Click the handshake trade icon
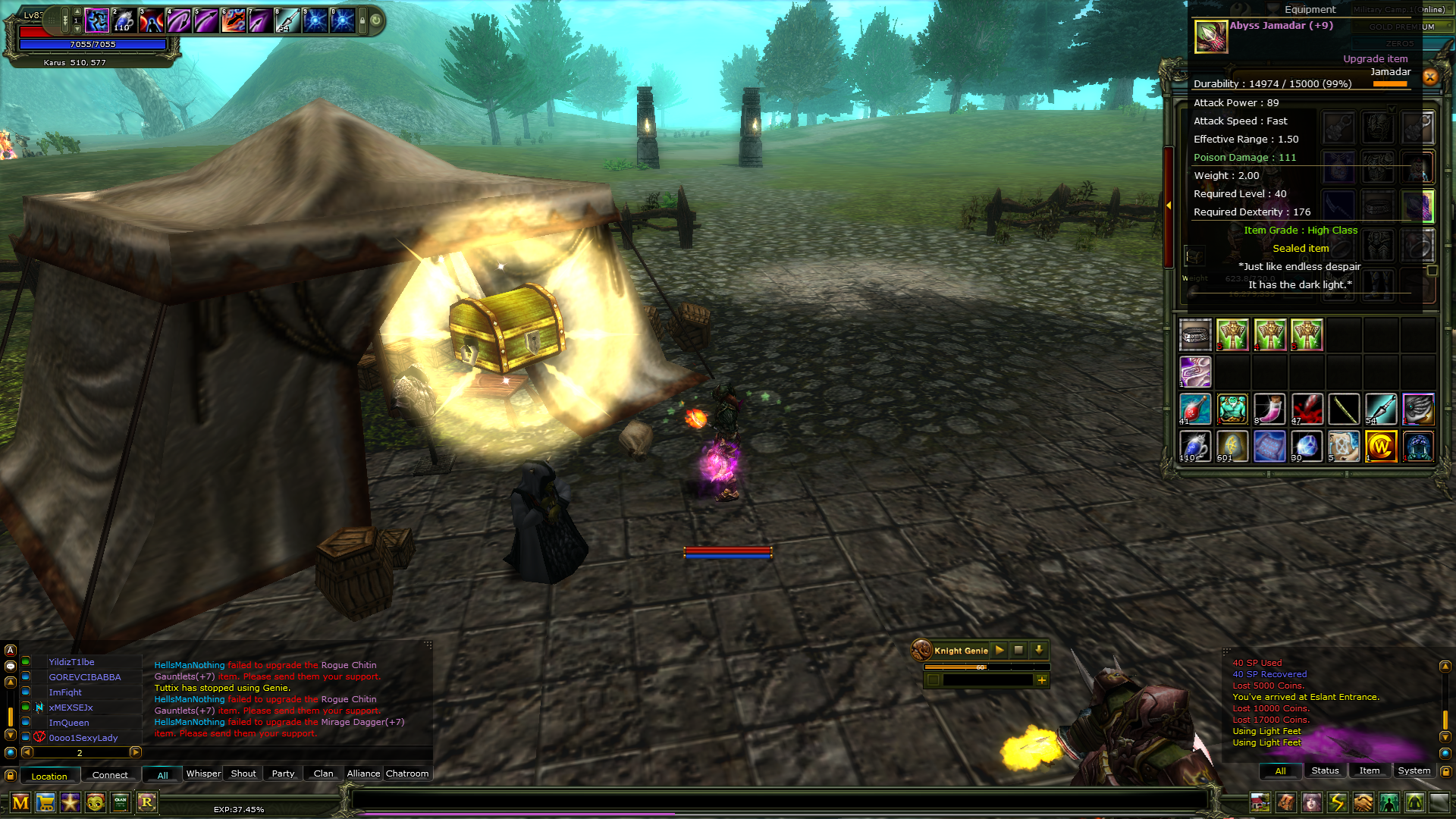1456x819 pixels. (x=1363, y=802)
